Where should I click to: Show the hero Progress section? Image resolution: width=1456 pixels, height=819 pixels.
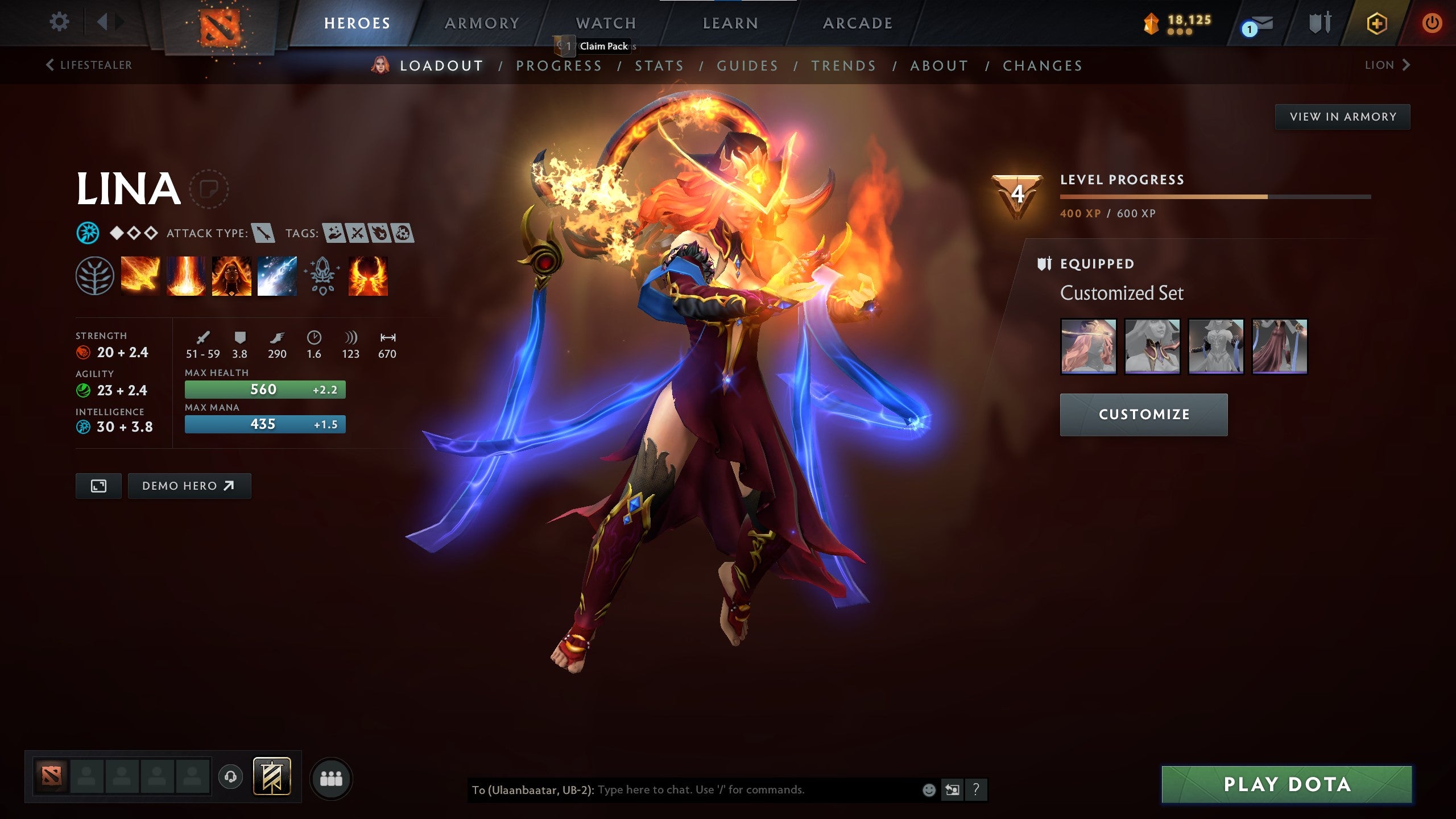tap(559, 66)
